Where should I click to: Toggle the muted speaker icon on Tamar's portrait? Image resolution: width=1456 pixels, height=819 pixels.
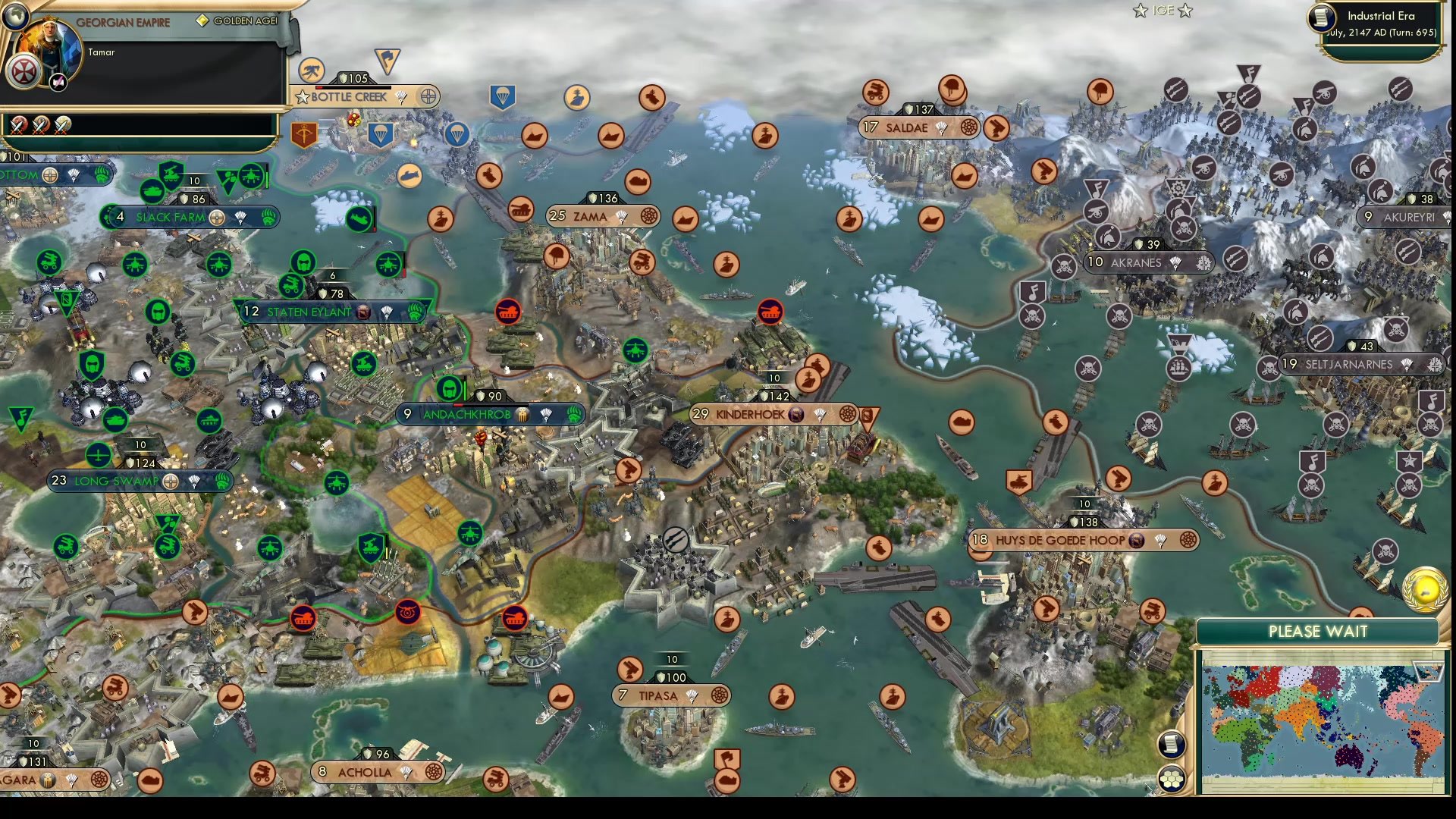coord(58,81)
